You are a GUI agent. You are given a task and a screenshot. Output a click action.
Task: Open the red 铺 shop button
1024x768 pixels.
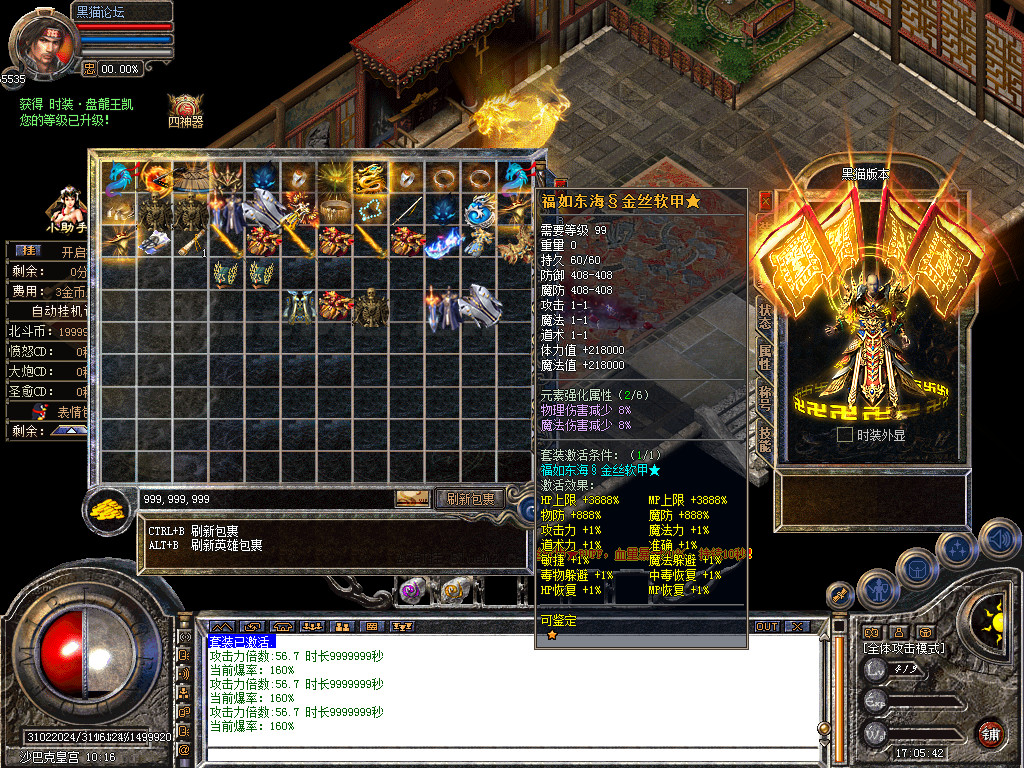coord(991,733)
